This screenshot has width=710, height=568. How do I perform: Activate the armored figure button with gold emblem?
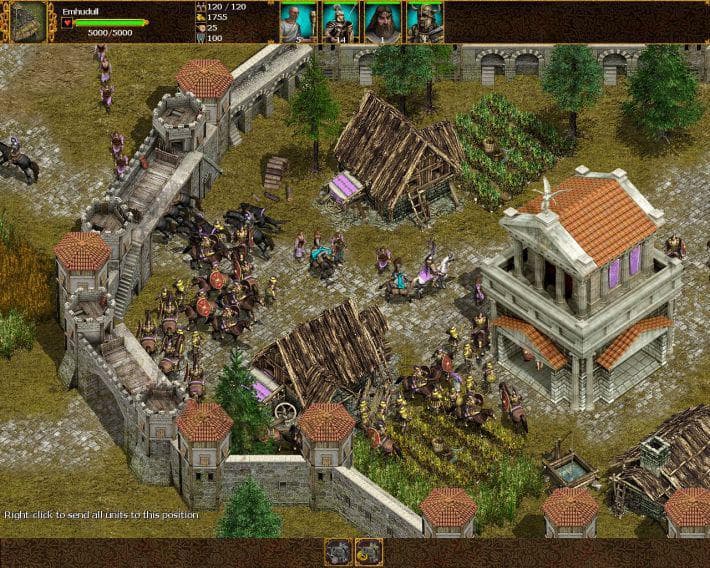coord(369,551)
